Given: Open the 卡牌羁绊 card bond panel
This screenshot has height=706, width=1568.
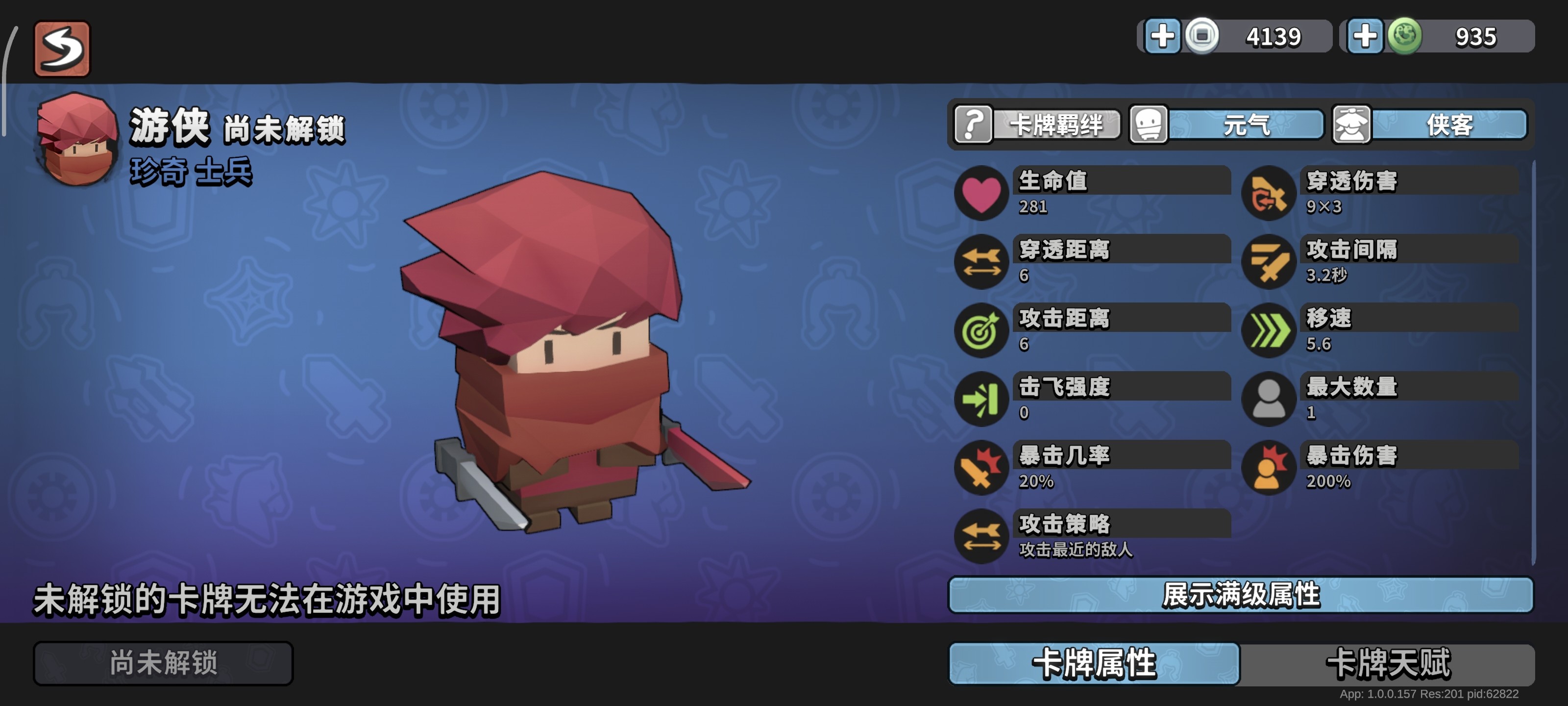Looking at the screenshot, I should point(1059,126).
